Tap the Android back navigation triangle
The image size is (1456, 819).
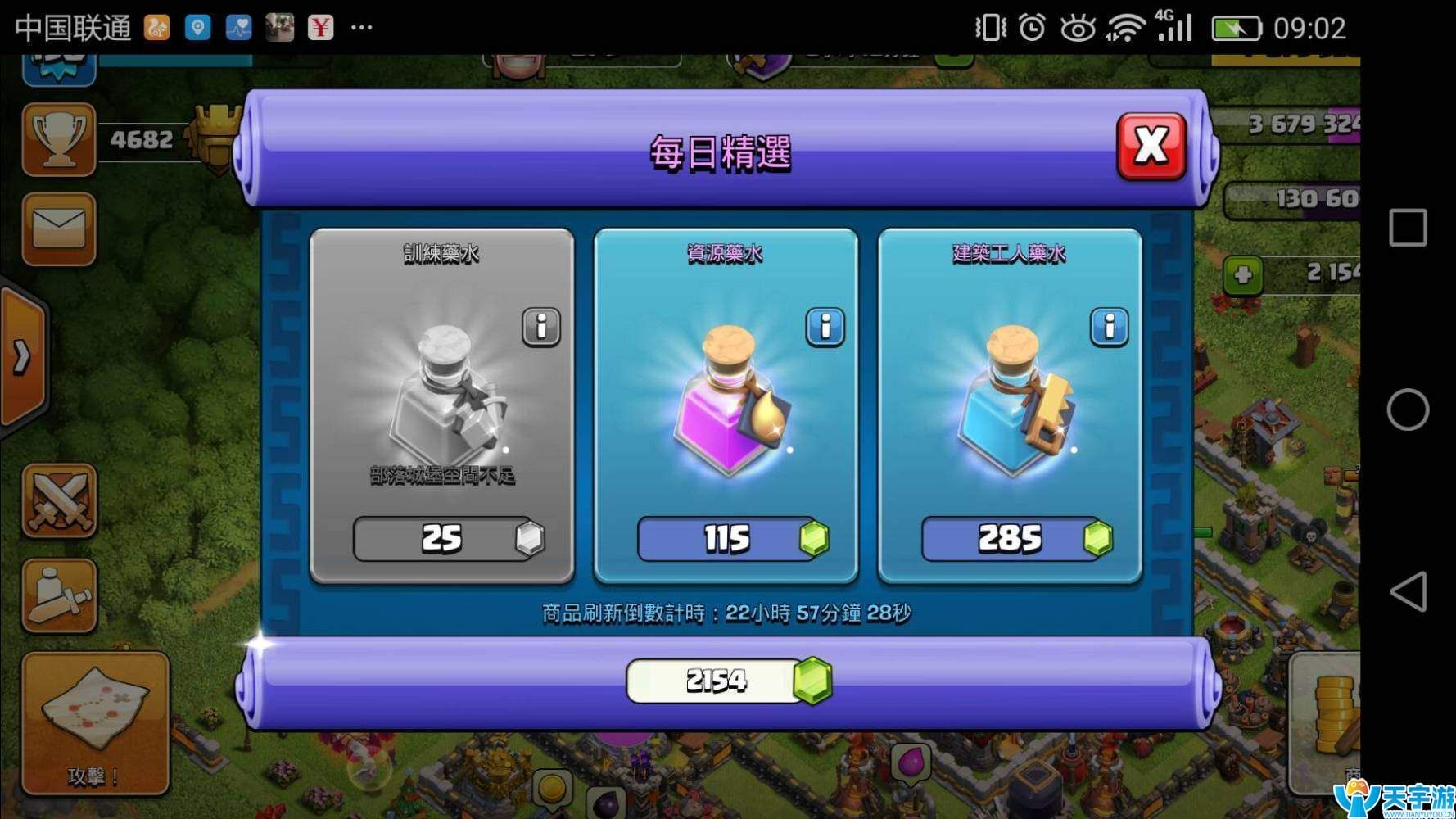pos(1409,591)
